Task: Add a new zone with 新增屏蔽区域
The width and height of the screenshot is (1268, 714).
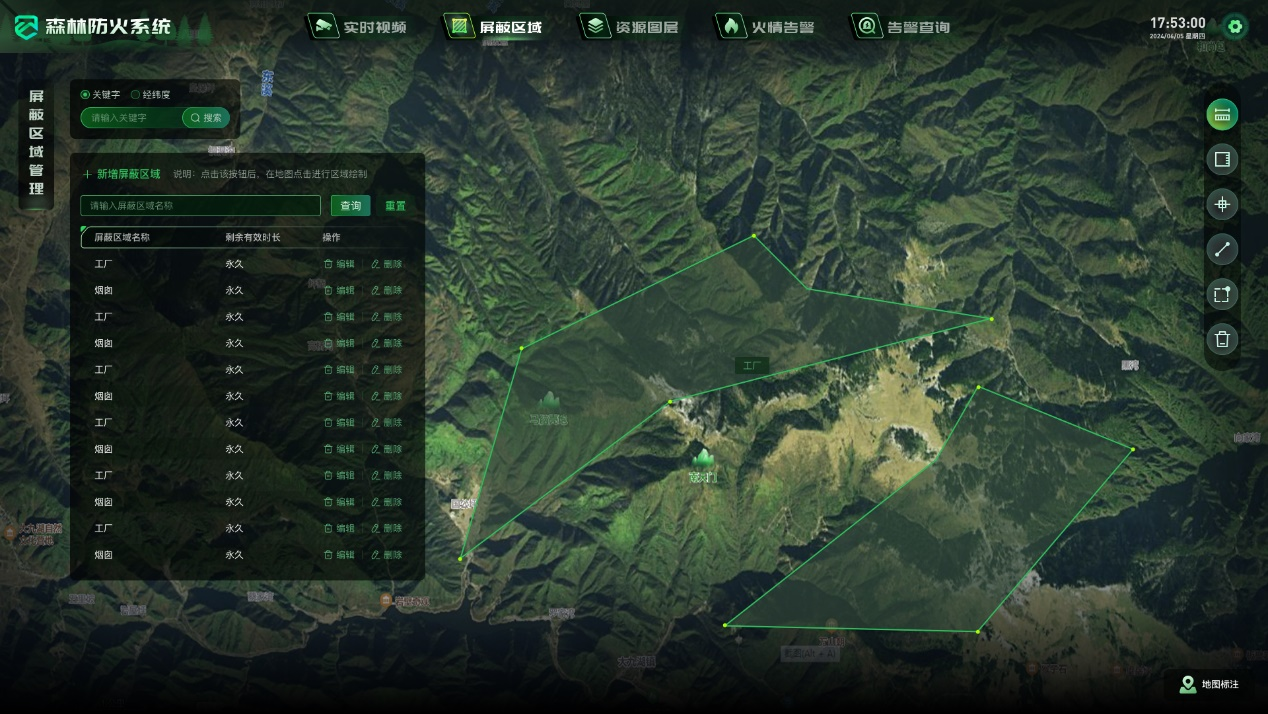Action: click(x=121, y=174)
